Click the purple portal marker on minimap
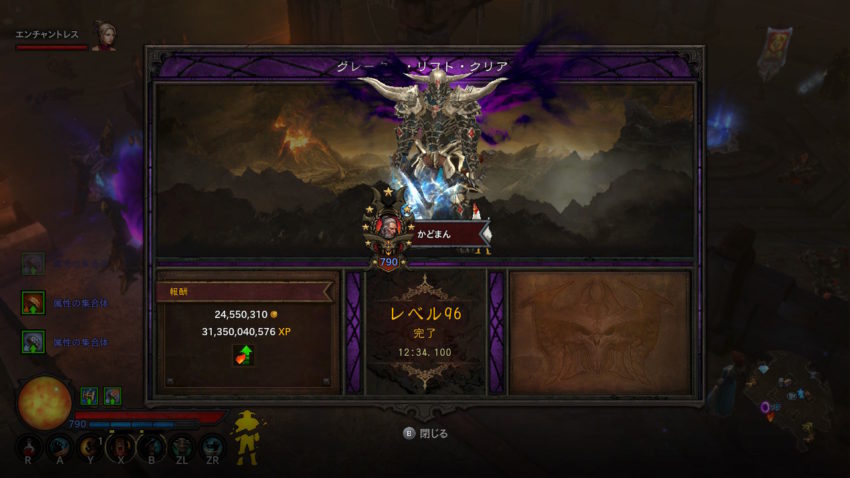 click(767, 407)
